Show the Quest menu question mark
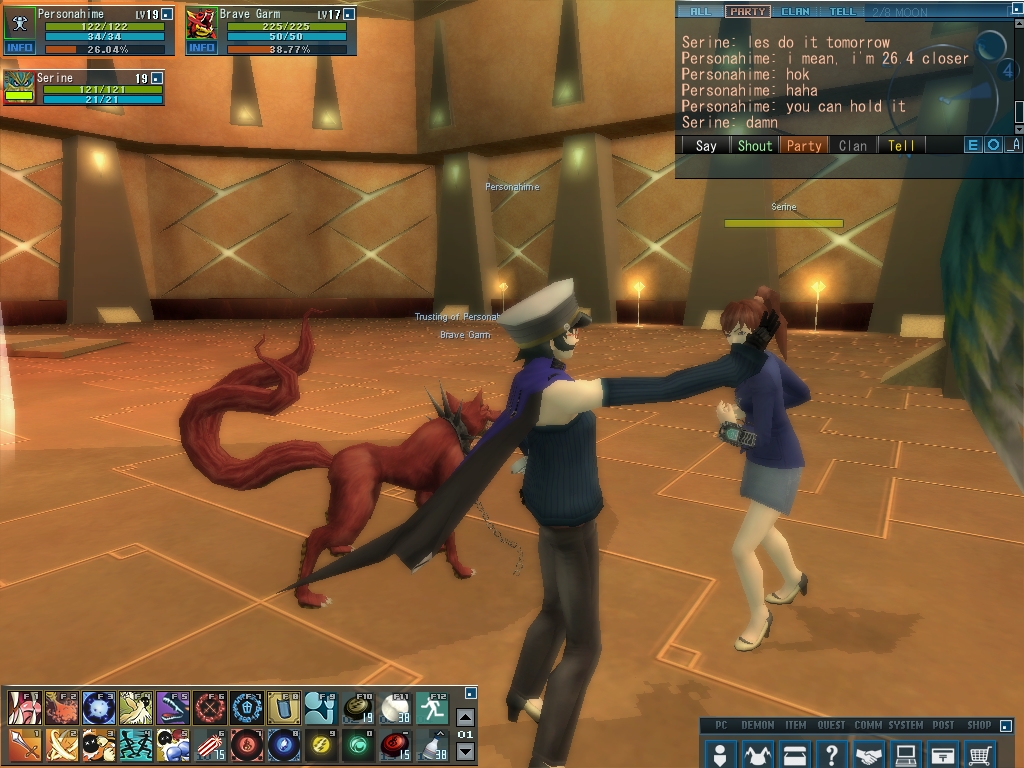The image size is (1024, 768). [x=831, y=754]
